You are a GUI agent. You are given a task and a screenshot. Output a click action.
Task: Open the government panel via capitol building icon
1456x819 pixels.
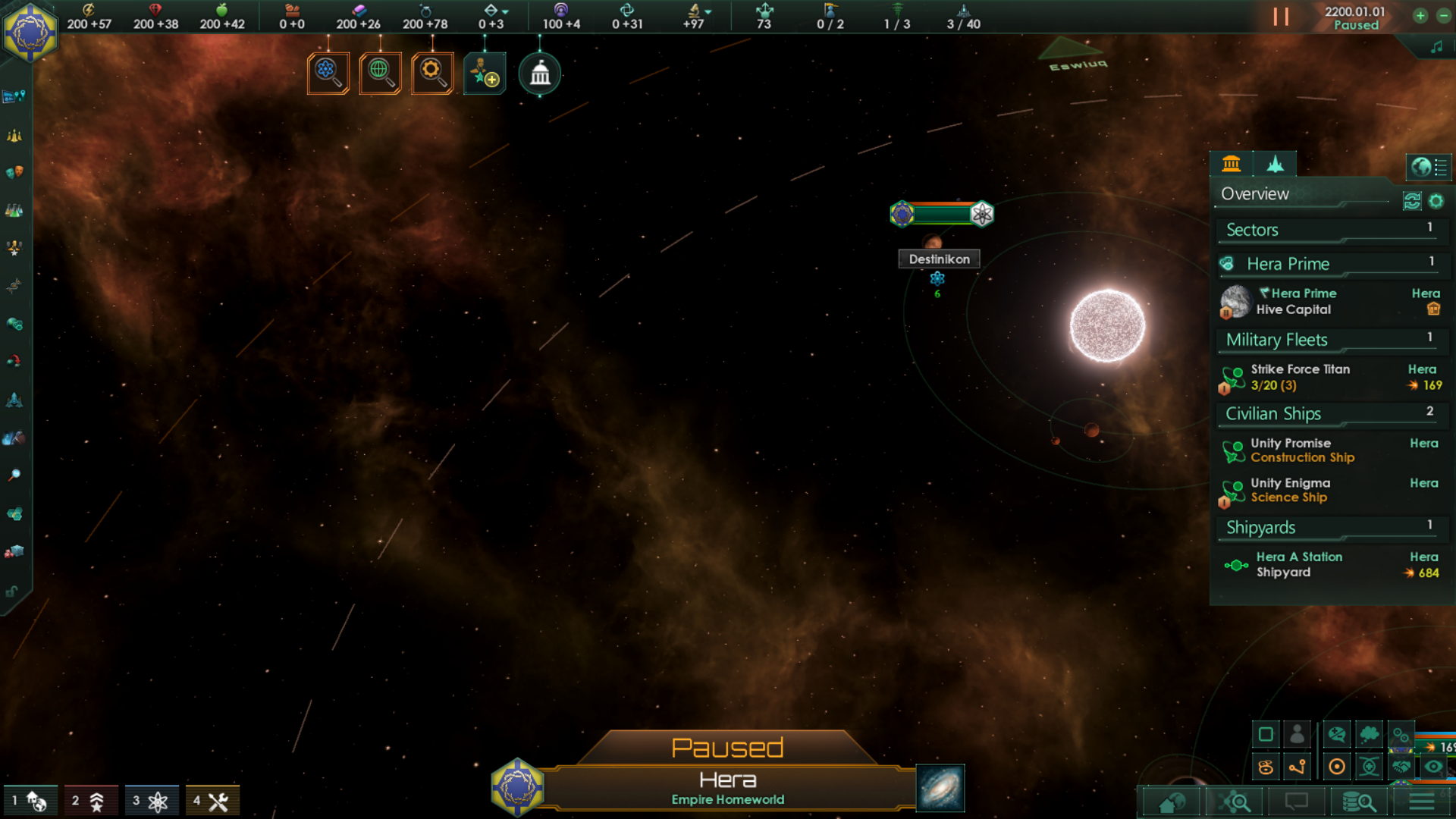tap(539, 74)
